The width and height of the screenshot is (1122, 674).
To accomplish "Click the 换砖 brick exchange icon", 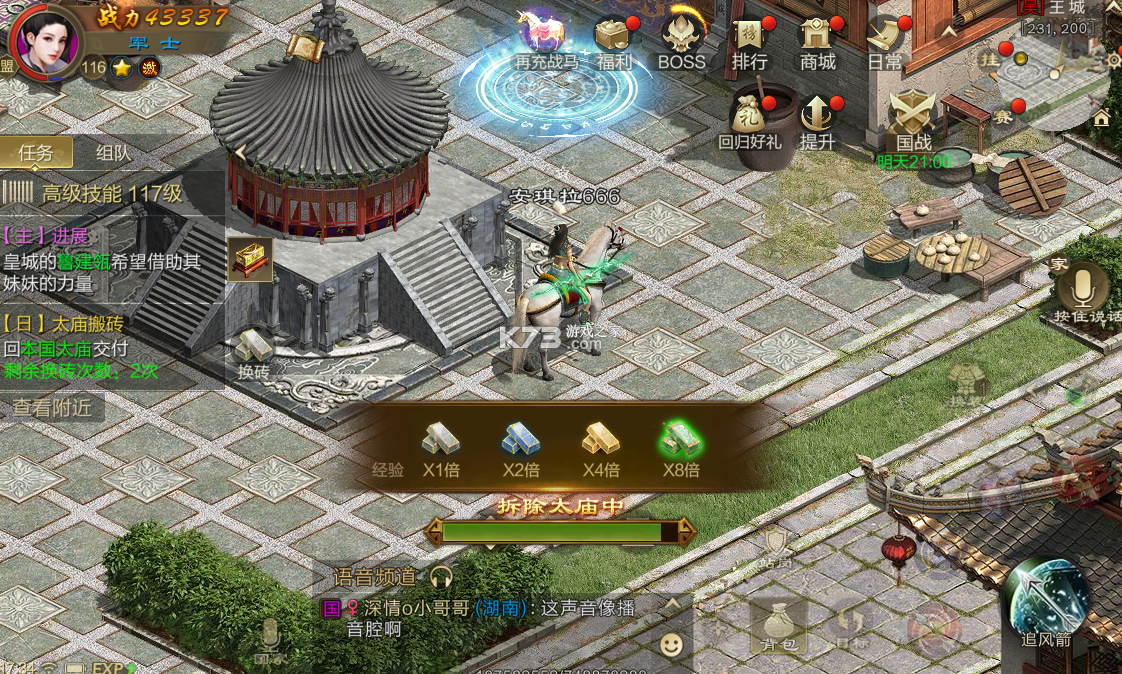I will [x=253, y=351].
